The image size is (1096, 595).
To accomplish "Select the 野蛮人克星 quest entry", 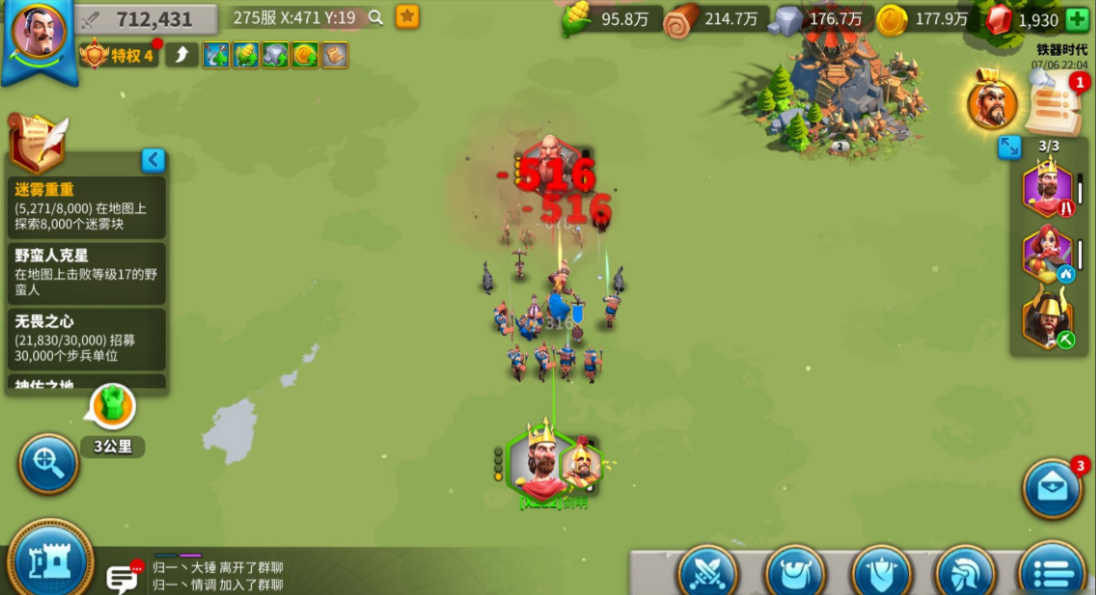I will [86, 272].
